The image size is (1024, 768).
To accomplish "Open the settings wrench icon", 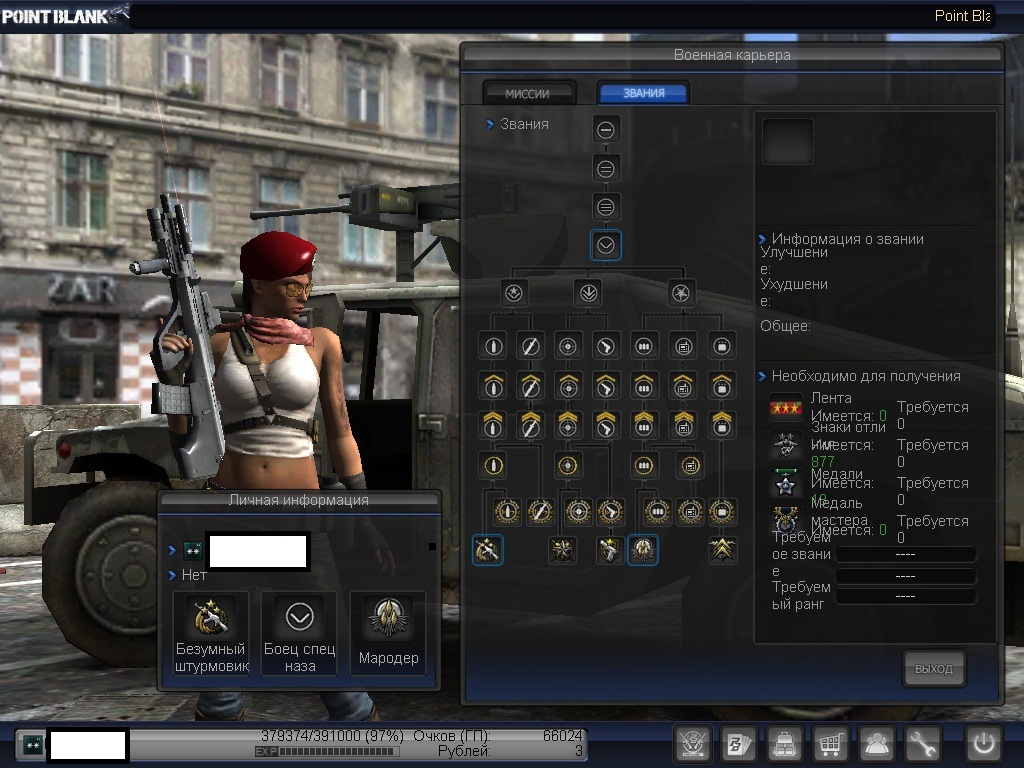I will [923, 744].
